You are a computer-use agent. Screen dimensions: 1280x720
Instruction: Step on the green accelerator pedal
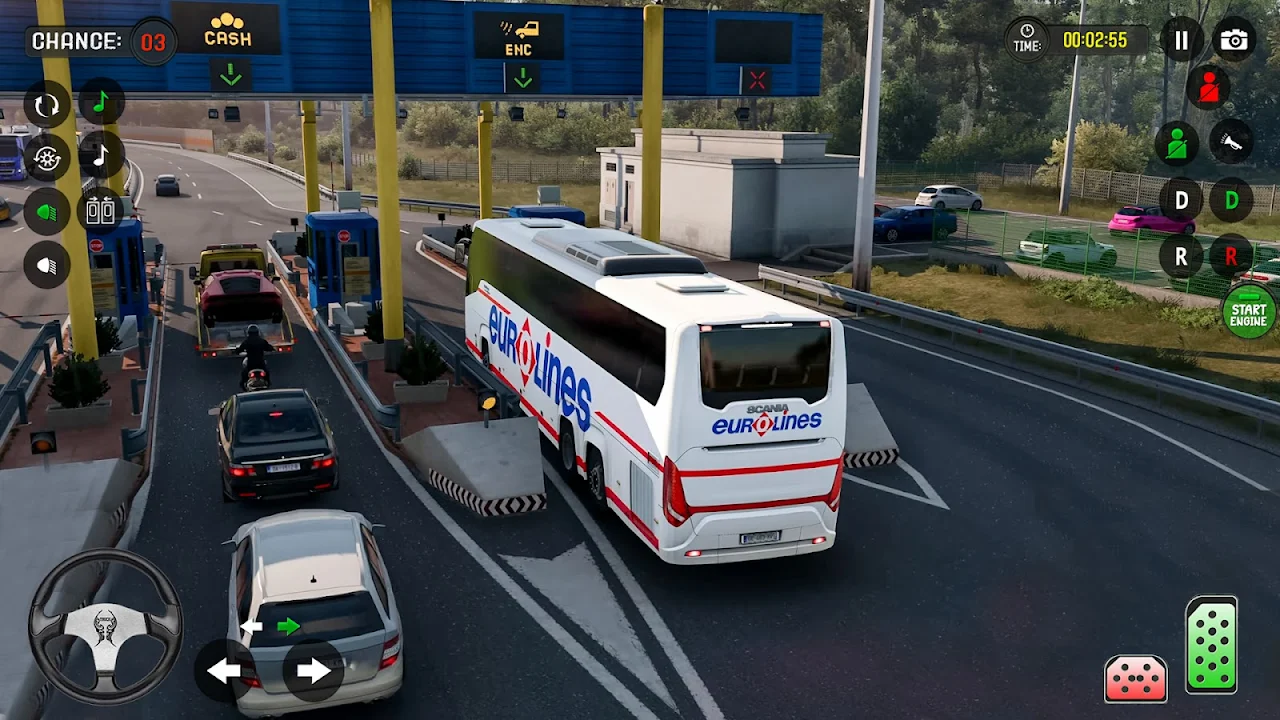click(1211, 645)
